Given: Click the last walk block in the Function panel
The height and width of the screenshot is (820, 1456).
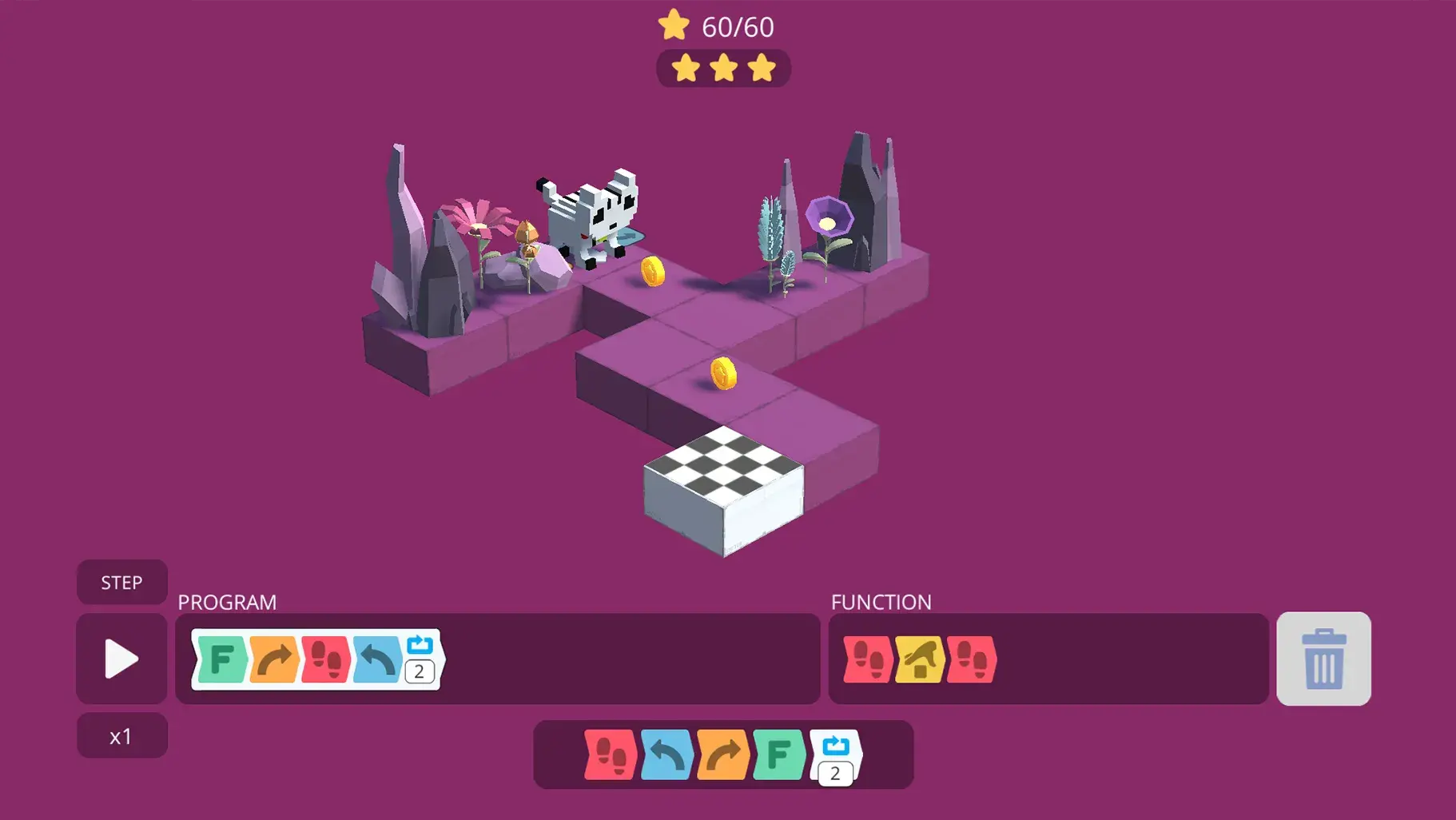Looking at the screenshot, I should [972, 660].
